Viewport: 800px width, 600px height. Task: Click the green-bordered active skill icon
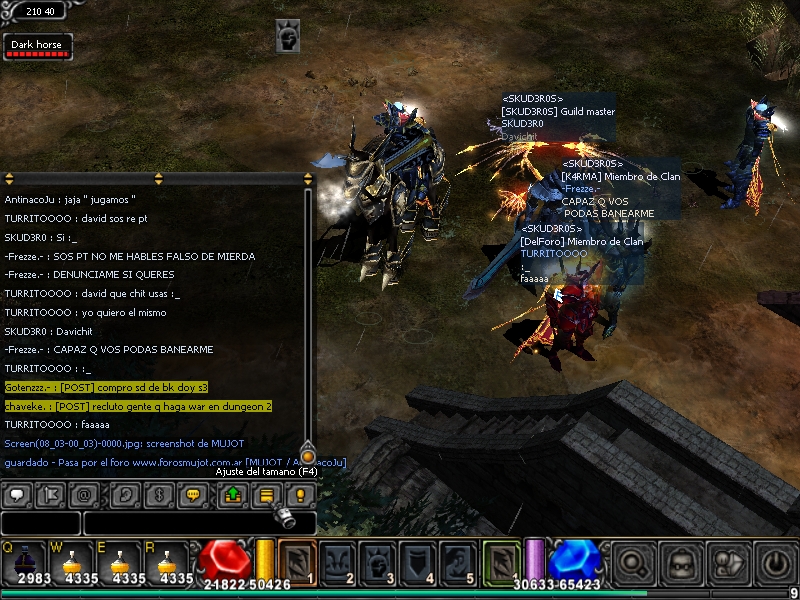(501, 560)
